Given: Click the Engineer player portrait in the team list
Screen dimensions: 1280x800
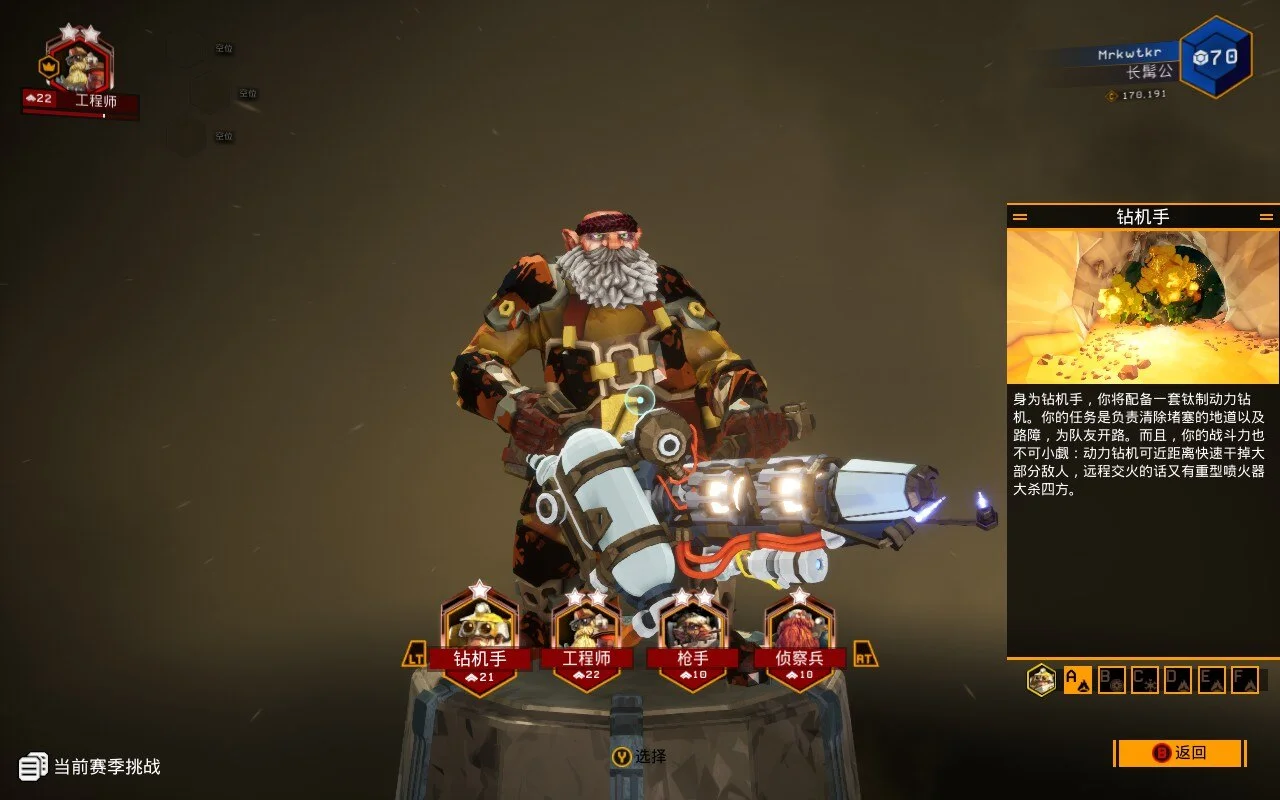Looking at the screenshot, I should point(79,65).
